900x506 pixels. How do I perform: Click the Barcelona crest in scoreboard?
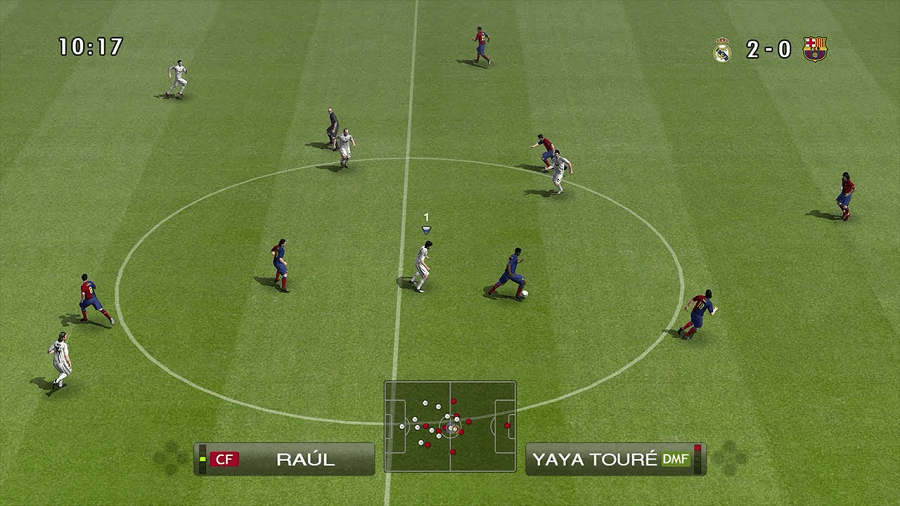(x=814, y=49)
